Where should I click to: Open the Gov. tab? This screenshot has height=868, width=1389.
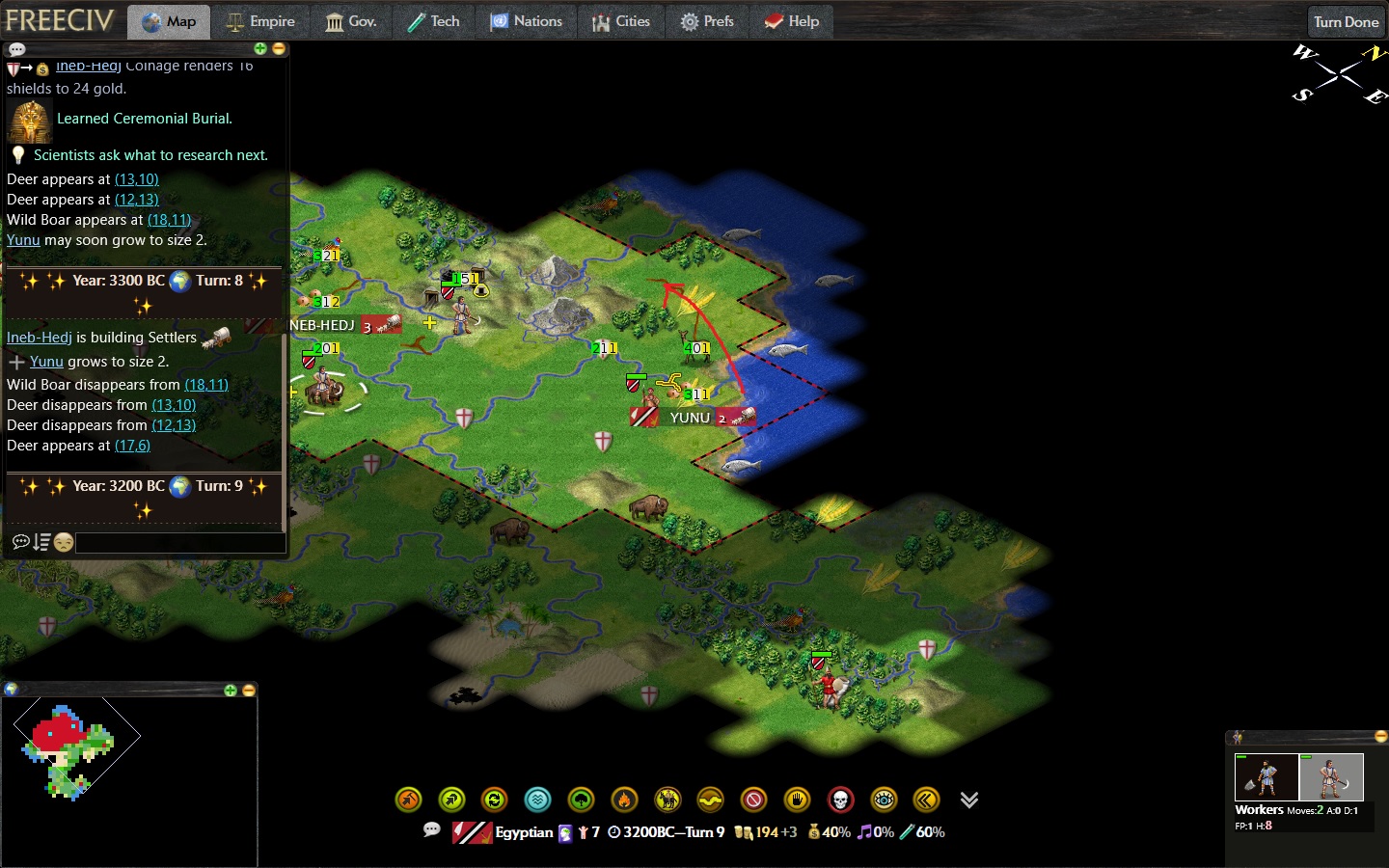click(350, 21)
